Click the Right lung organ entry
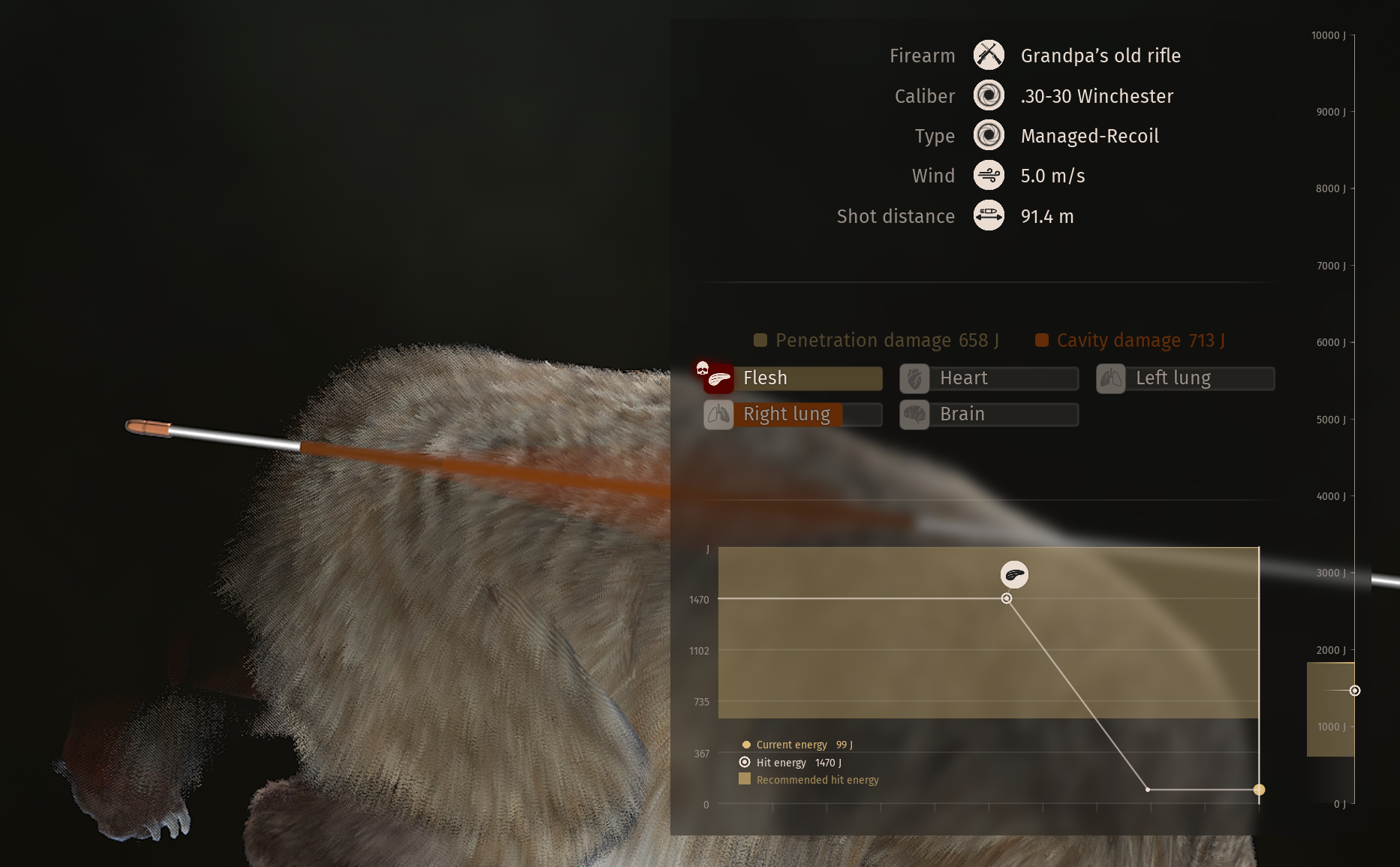The height and width of the screenshot is (867, 1400). pyautogui.click(x=793, y=414)
